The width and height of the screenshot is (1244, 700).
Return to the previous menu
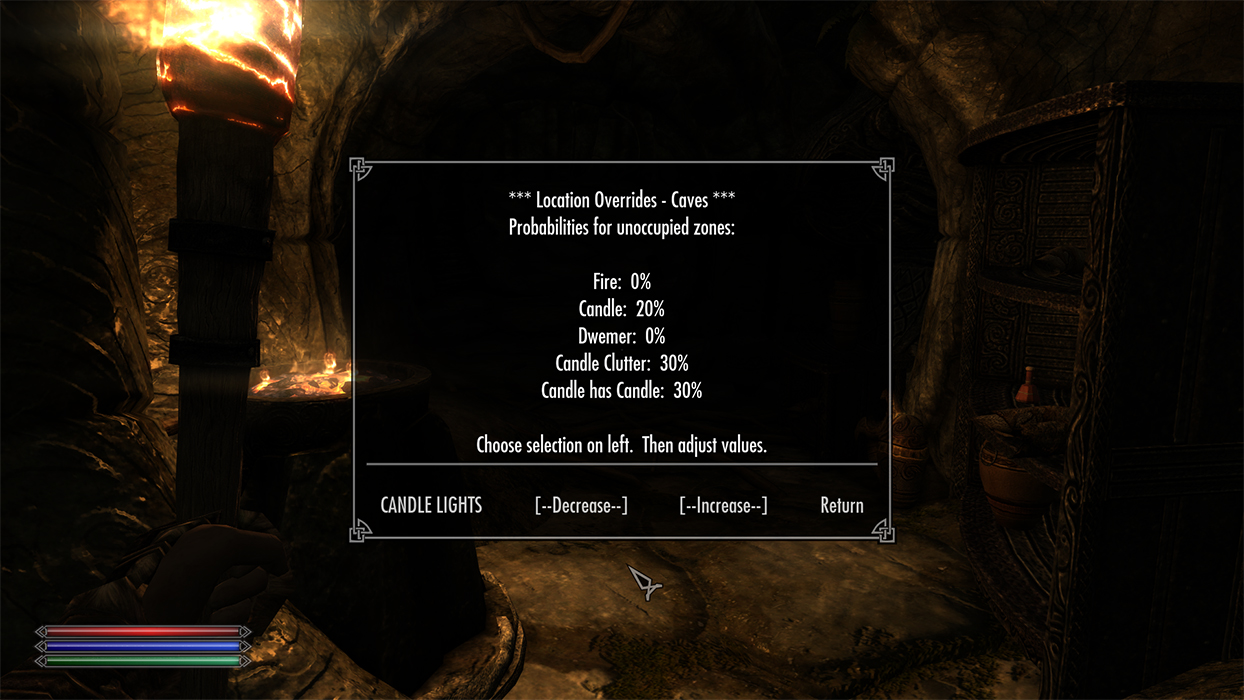(x=841, y=505)
